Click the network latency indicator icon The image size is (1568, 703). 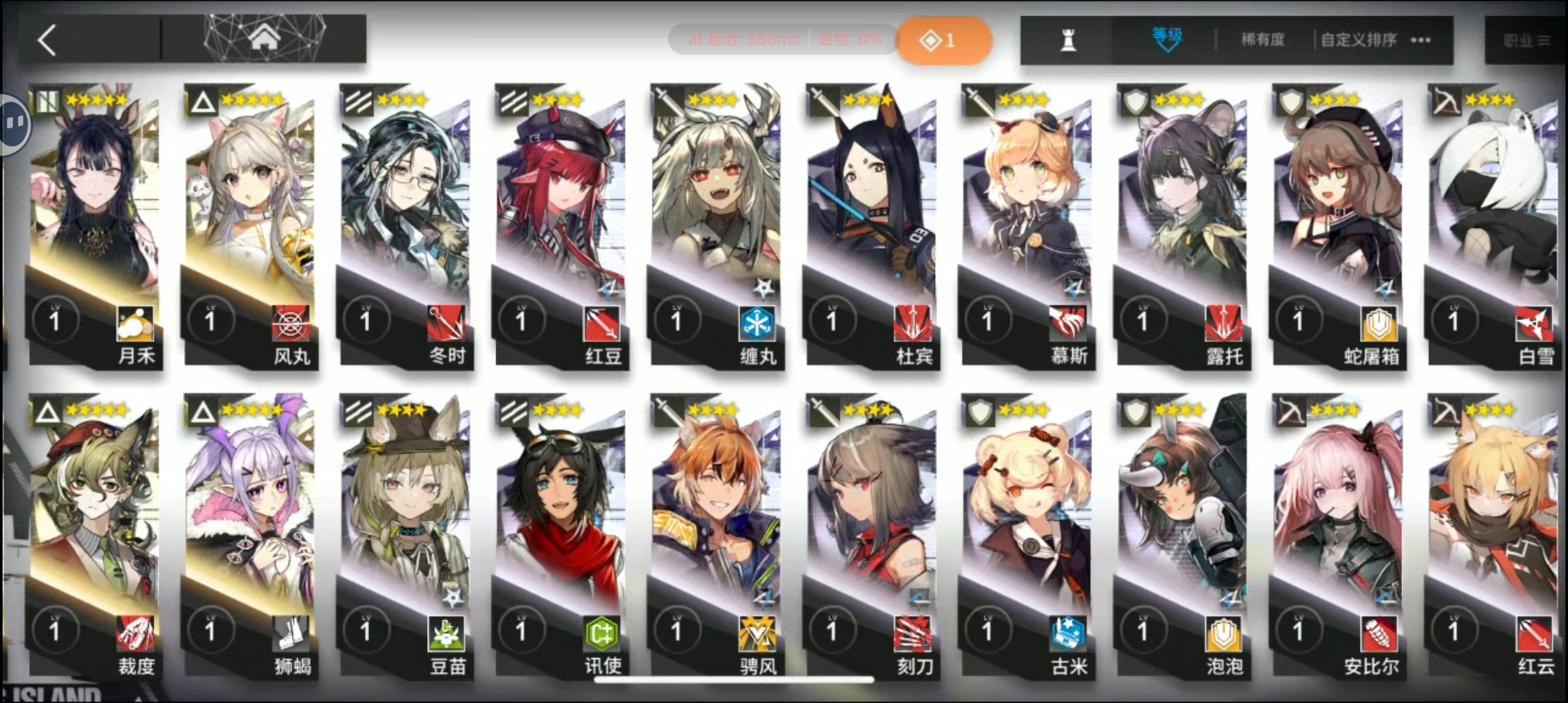[x=693, y=39]
